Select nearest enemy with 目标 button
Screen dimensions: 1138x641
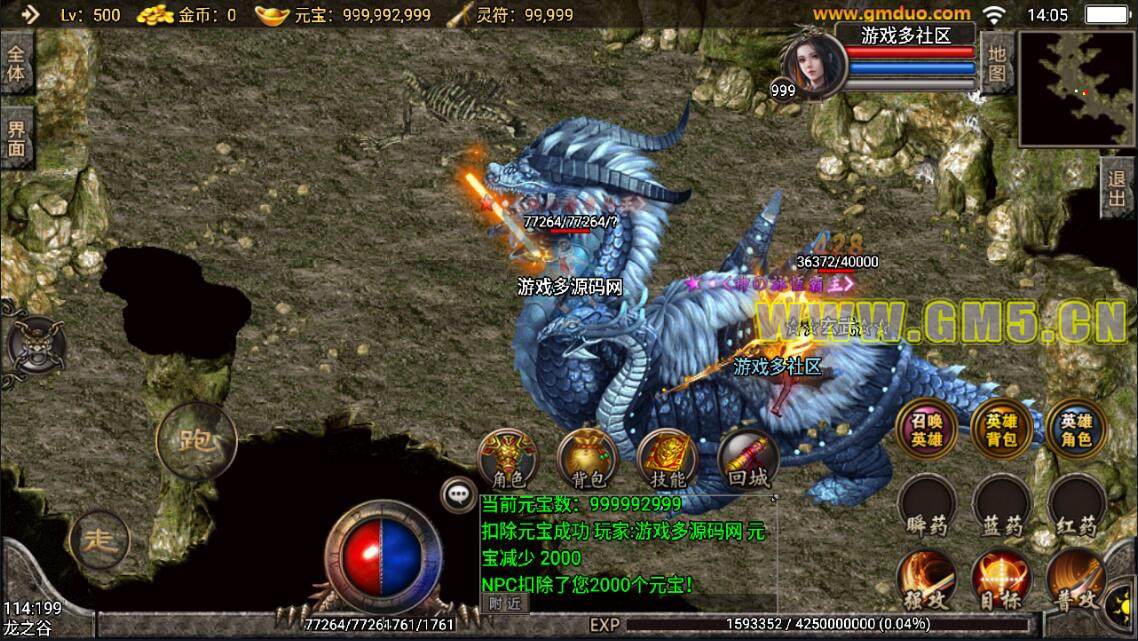tap(1001, 580)
